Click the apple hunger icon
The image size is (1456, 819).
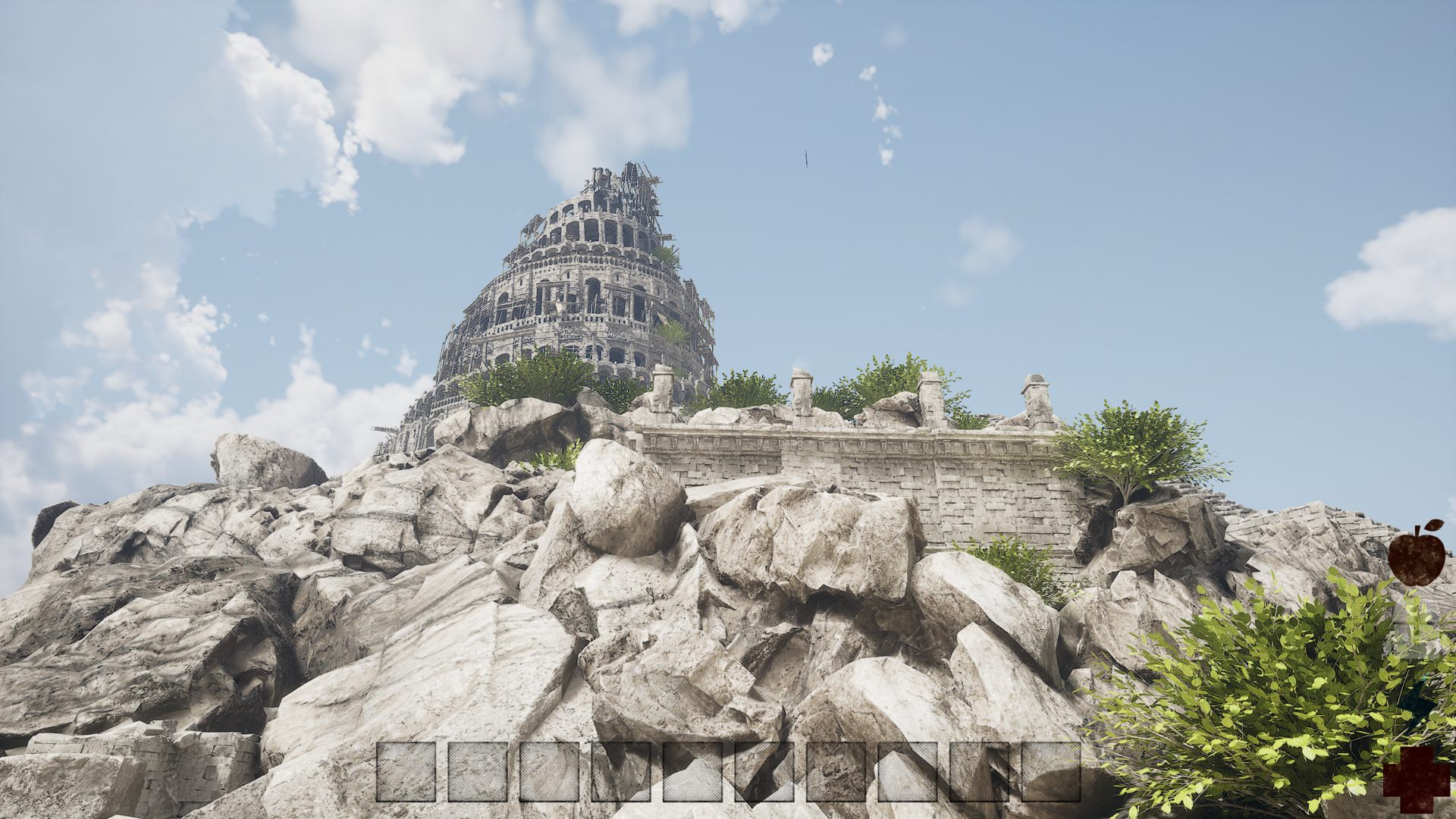click(1416, 554)
